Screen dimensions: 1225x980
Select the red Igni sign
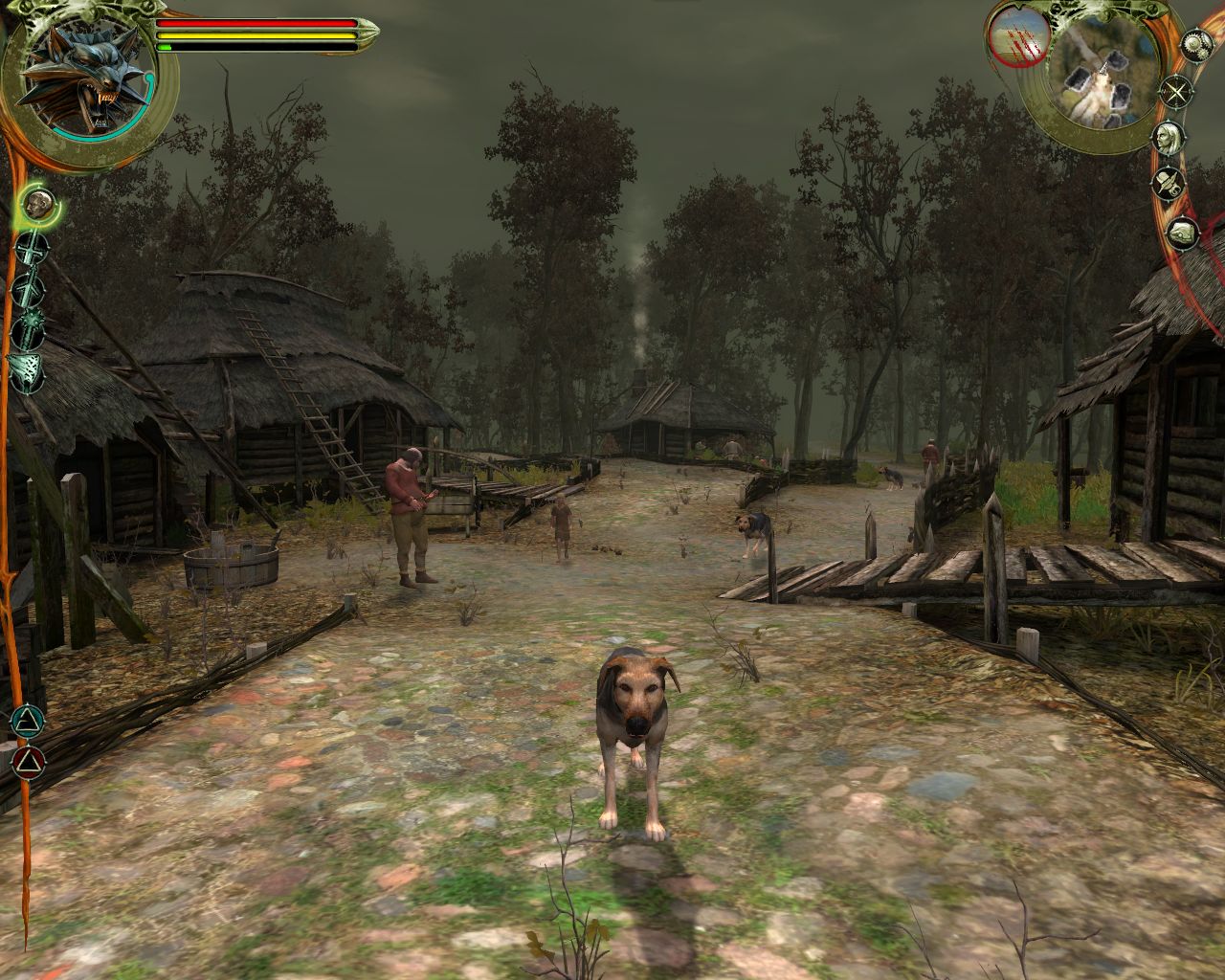click(29, 762)
